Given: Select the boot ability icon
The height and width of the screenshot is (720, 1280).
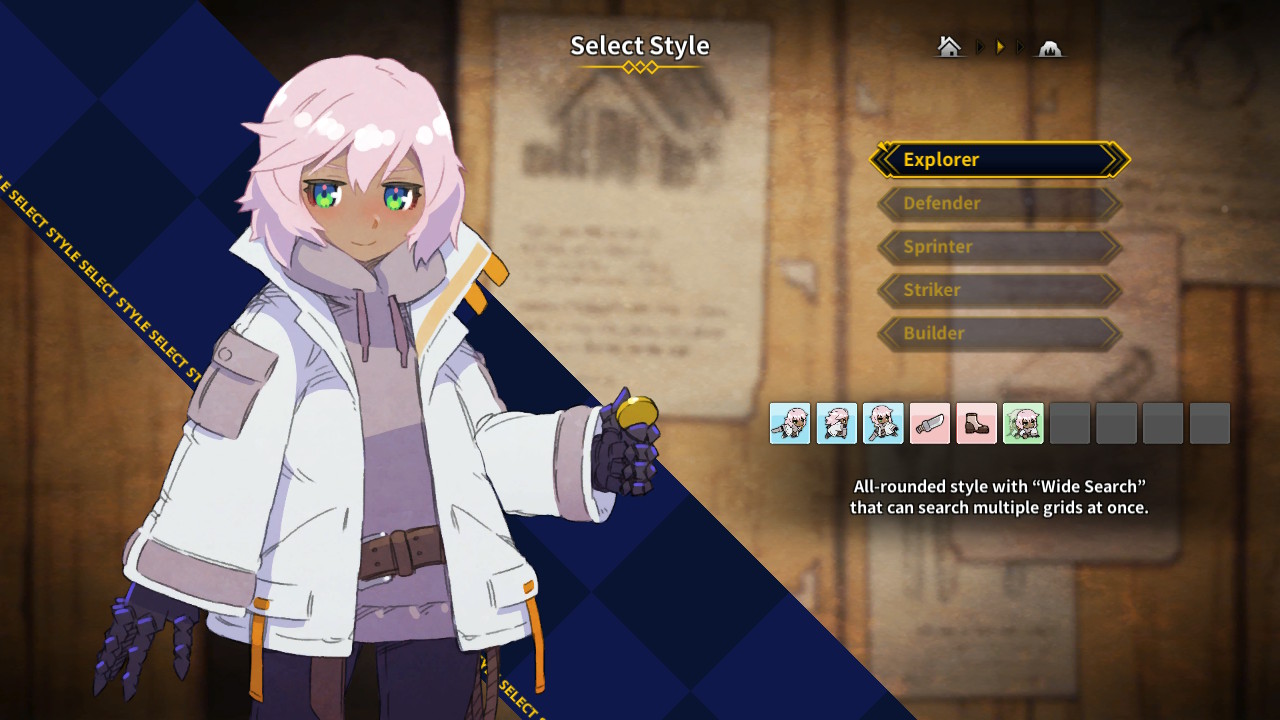Looking at the screenshot, I should coord(976,423).
